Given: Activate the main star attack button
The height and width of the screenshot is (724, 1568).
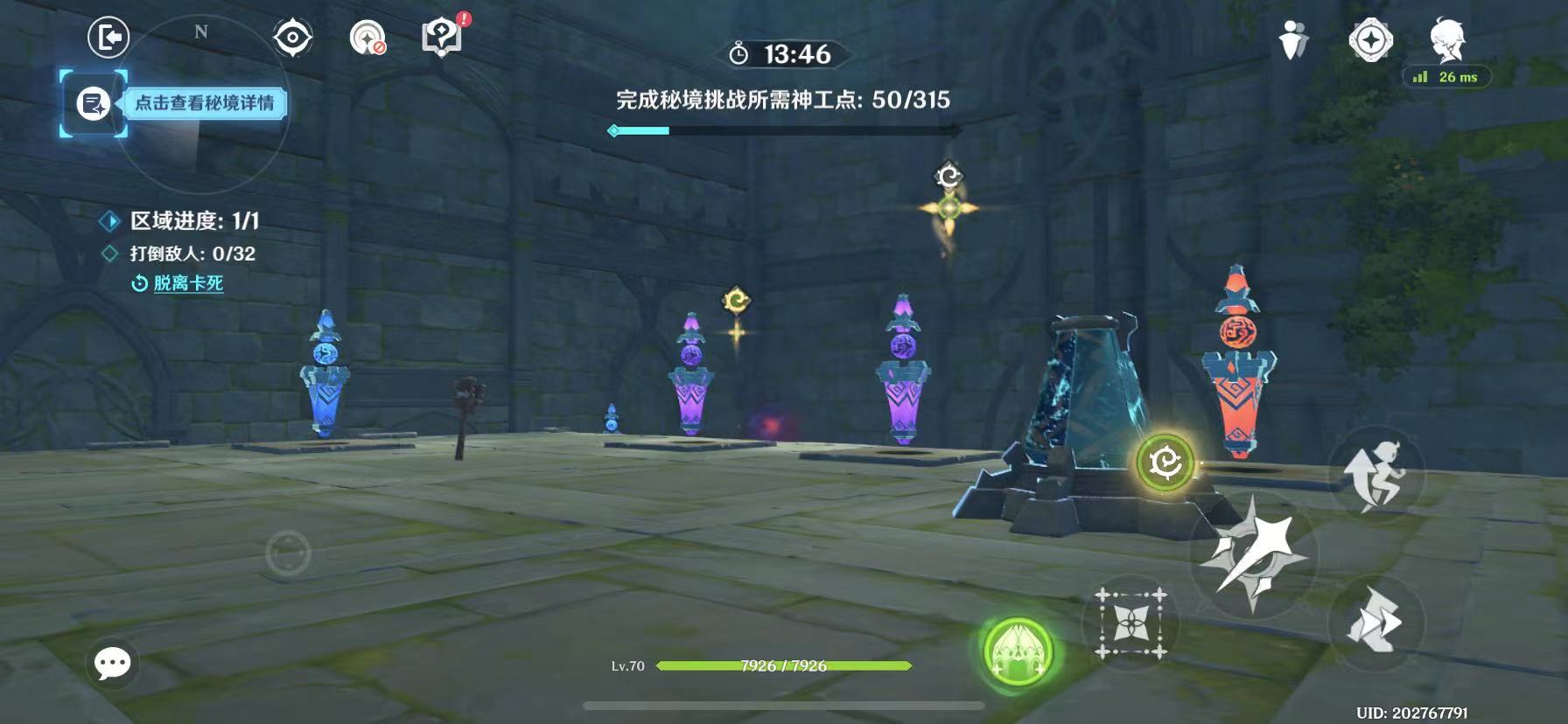Looking at the screenshot, I should pos(1253,554).
